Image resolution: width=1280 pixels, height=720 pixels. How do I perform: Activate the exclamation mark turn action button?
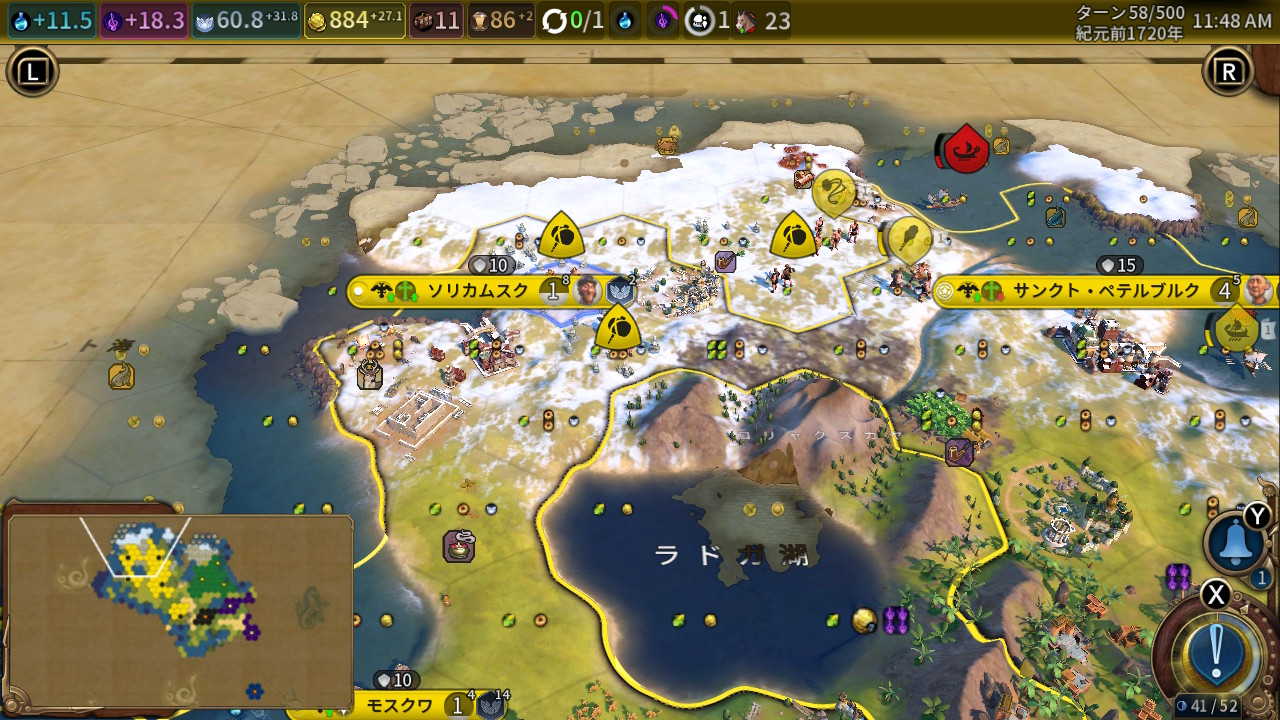tap(1216, 651)
